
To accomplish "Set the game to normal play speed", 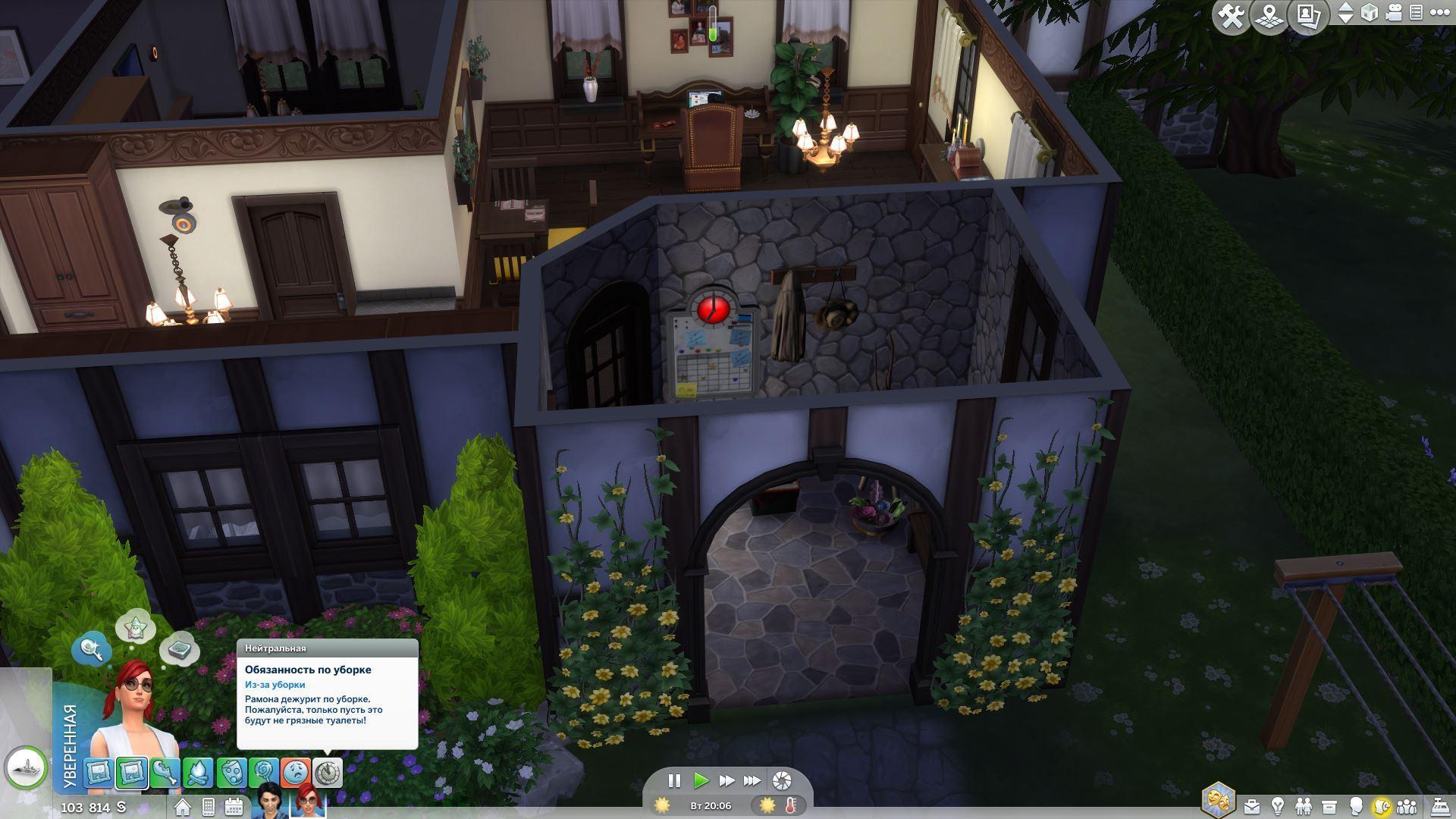I will click(701, 780).
